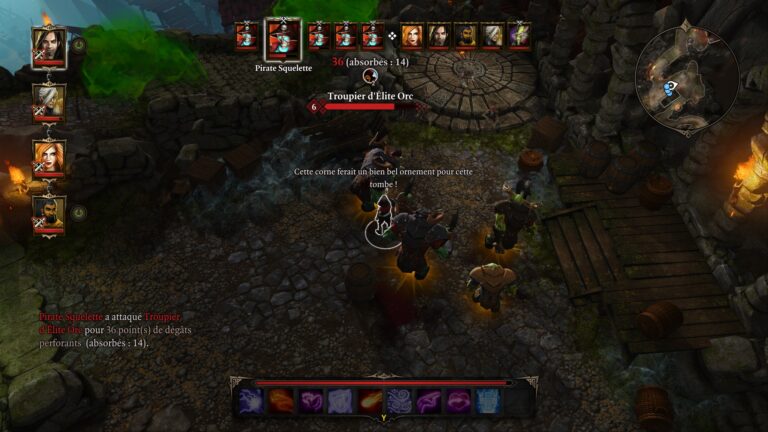Activate the purple lips skill icon
768x432 pixels.
coord(459,401)
